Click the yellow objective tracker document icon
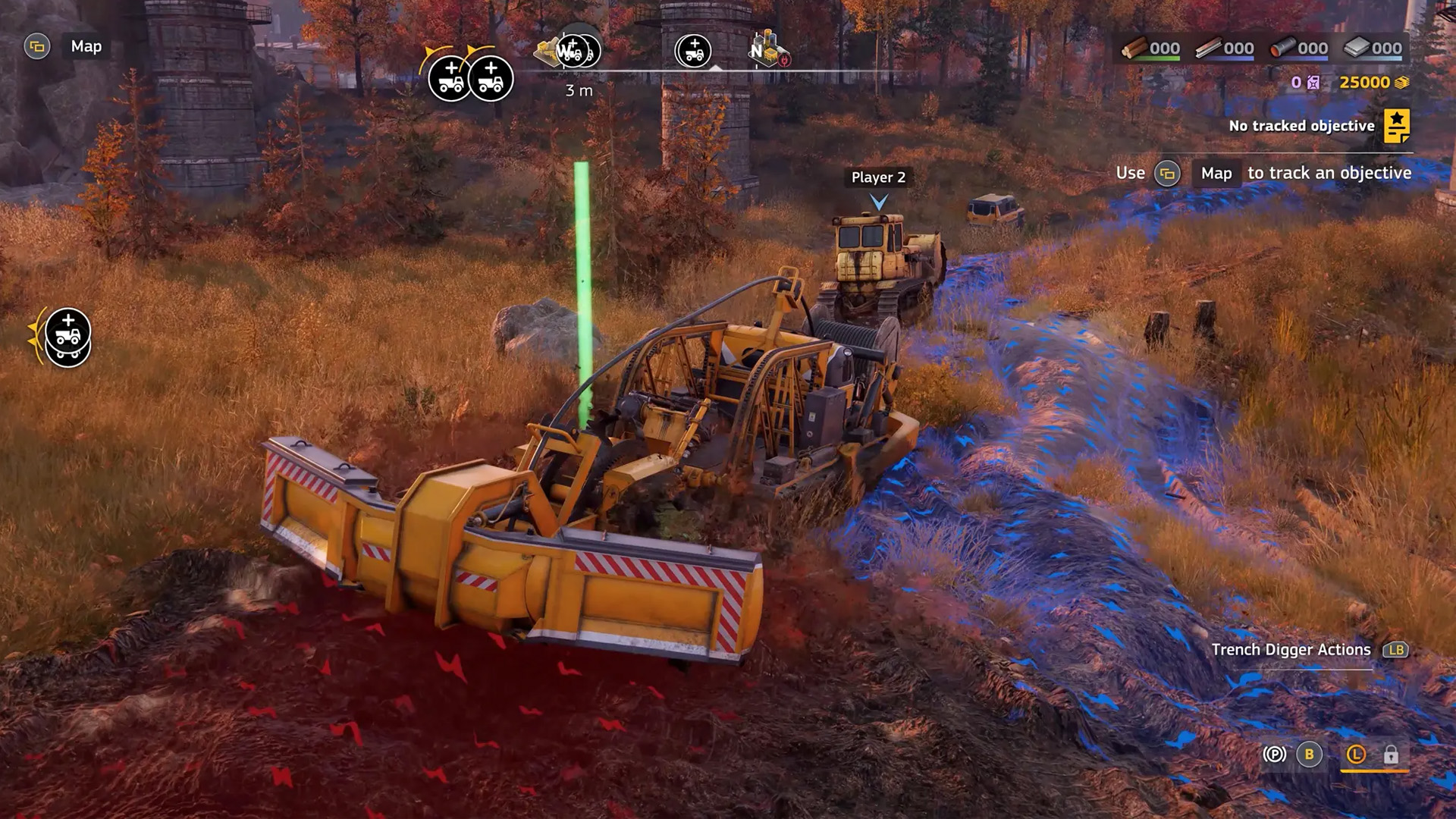Screen dimensions: 1456x819 (1396, 125)
